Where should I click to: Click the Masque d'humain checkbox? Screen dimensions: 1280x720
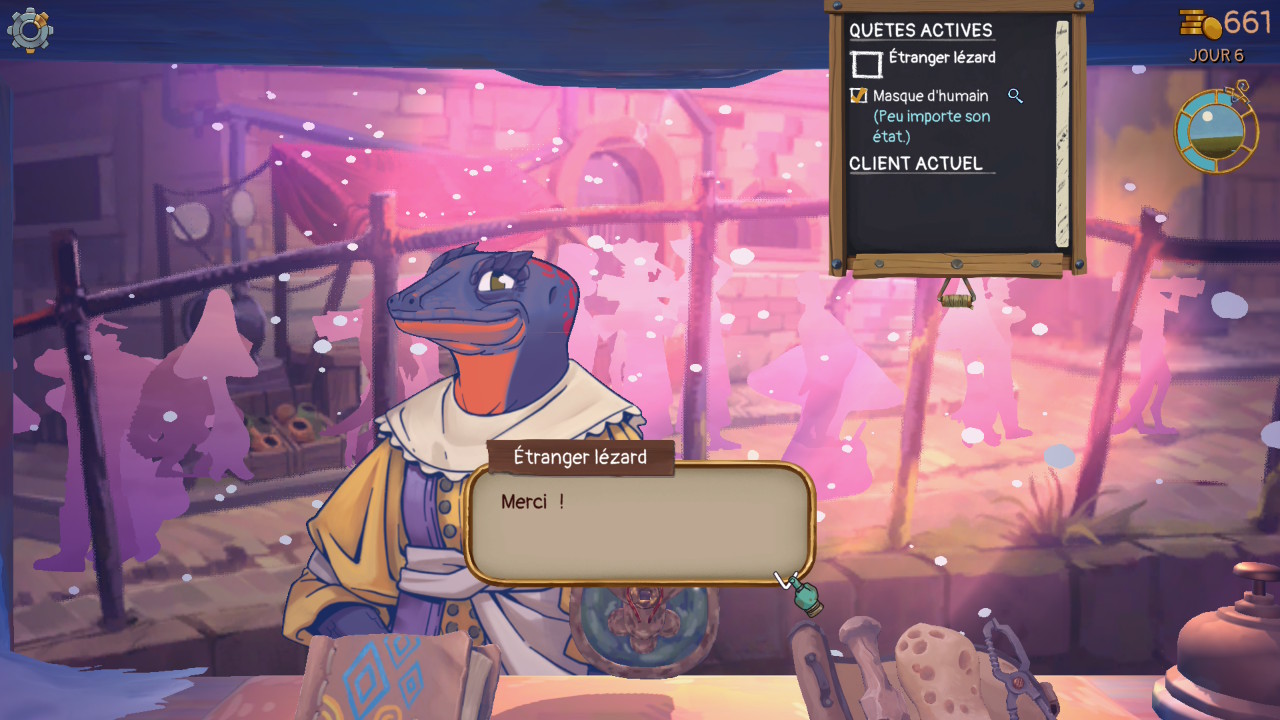[858, 96]
